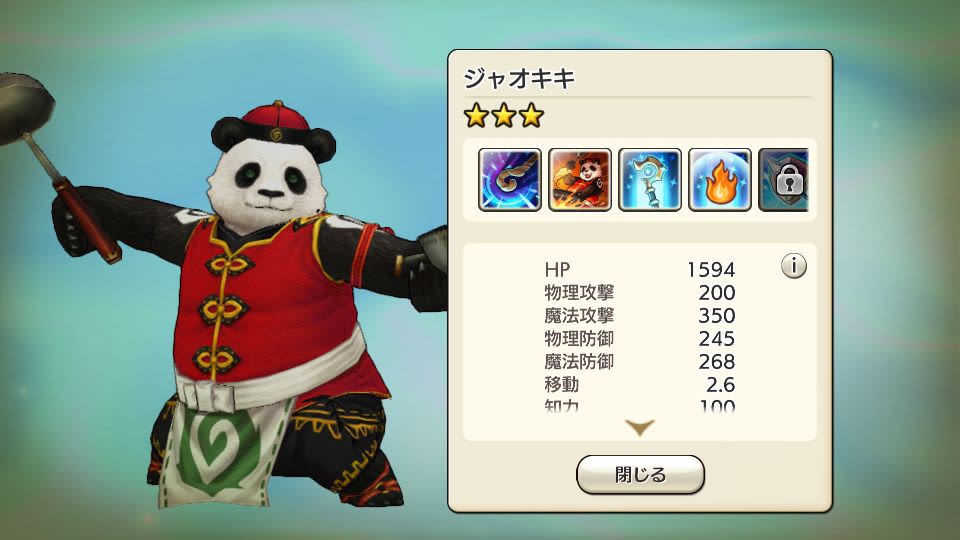
Task: Select the purple swirling staff skill icon
Action: [x=510, y=180]
